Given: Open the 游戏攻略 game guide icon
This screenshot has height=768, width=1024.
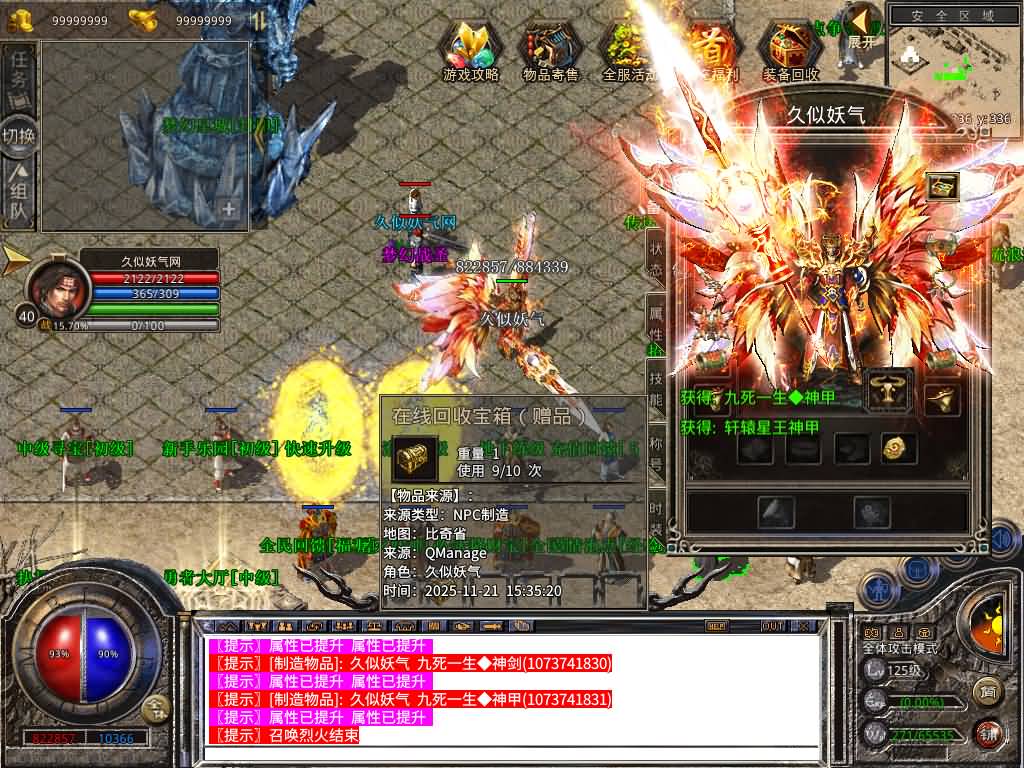Looking at the screenshot, I should (471, 52).
